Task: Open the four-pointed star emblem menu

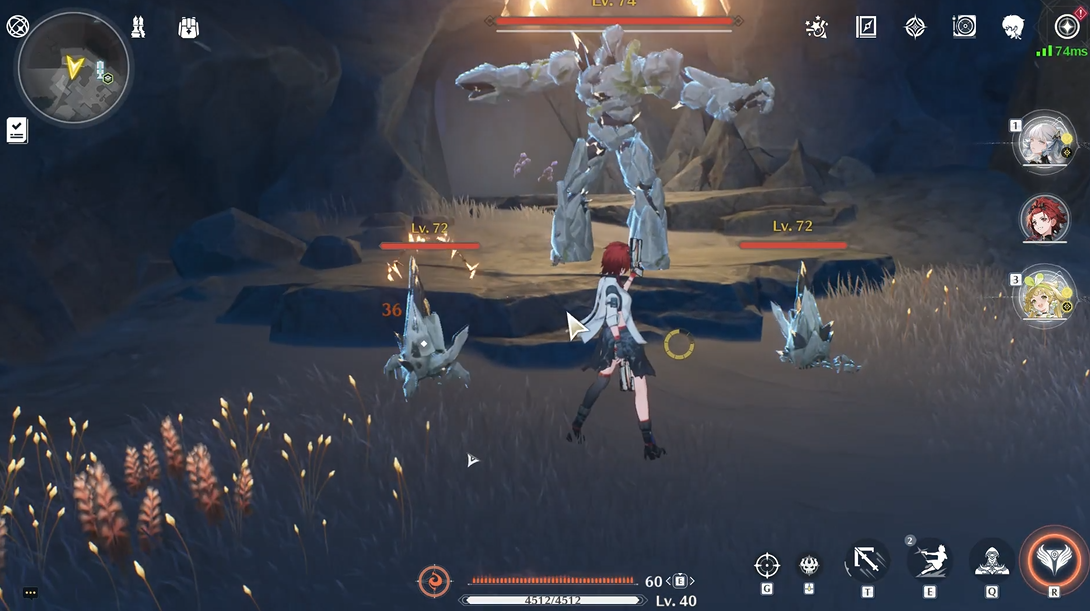Action: [x=915, y=28]
